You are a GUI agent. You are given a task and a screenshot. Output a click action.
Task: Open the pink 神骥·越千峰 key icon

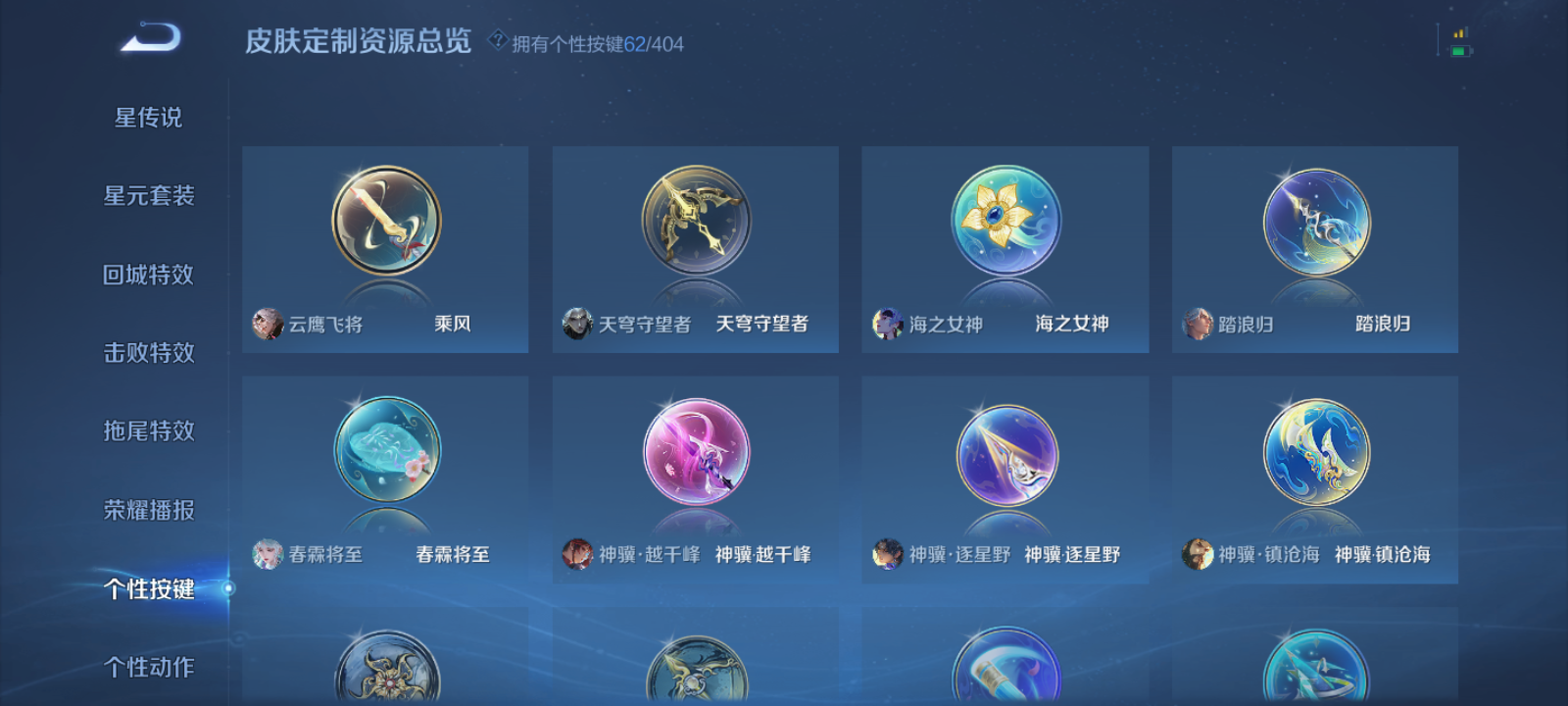click(693, 453)
